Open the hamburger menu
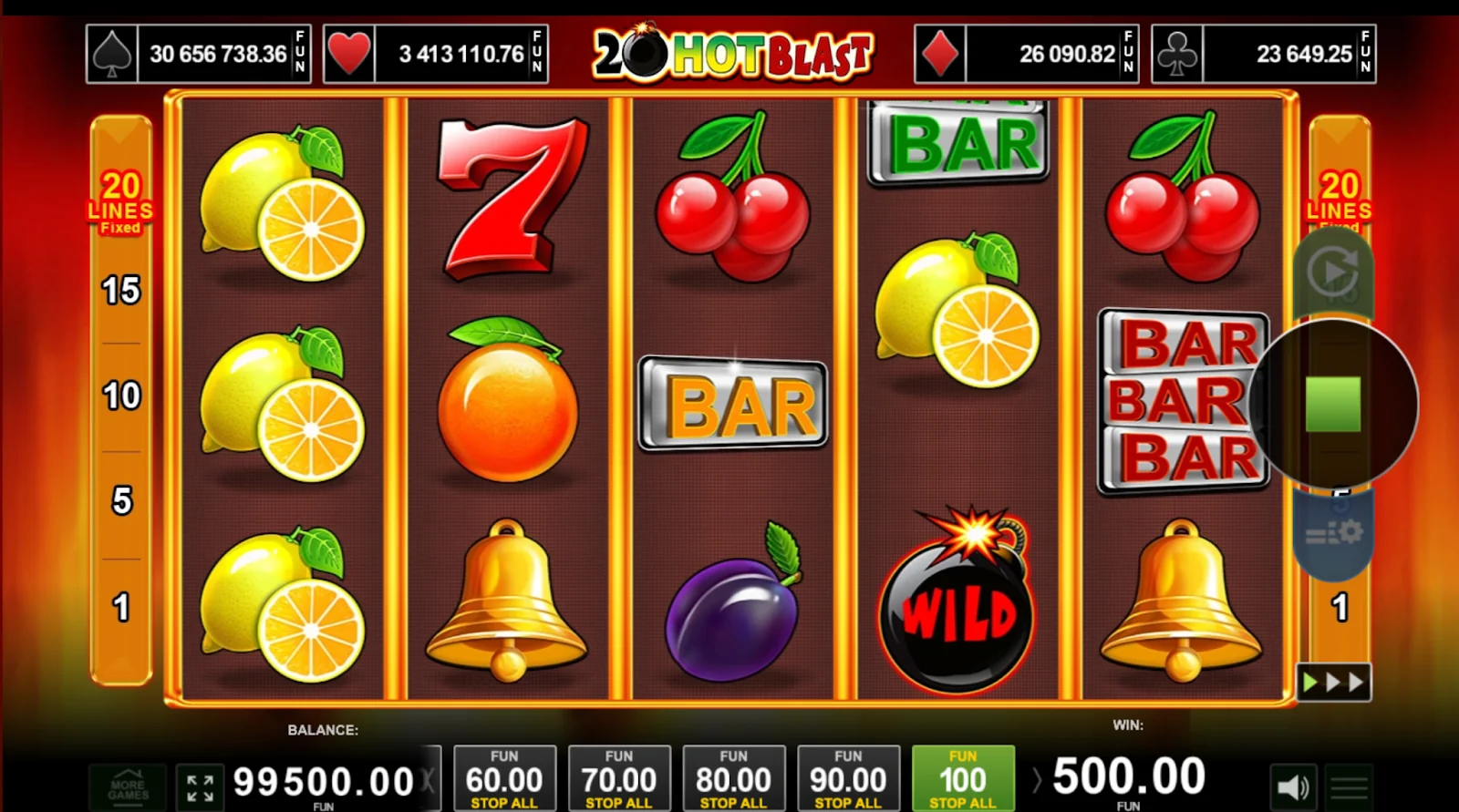 (1349, 786)
